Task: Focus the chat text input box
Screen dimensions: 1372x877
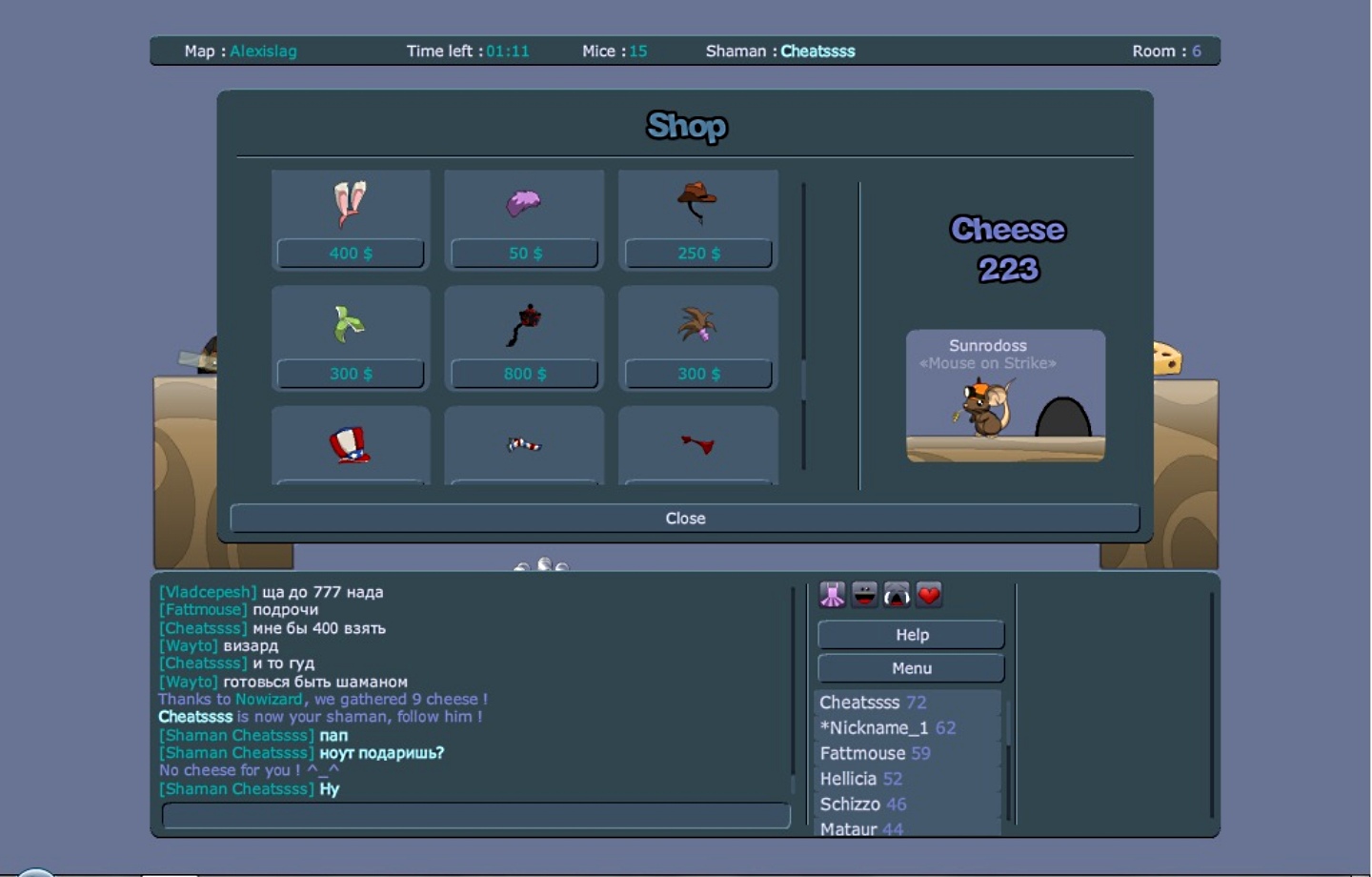Action: tap(475, 815)
